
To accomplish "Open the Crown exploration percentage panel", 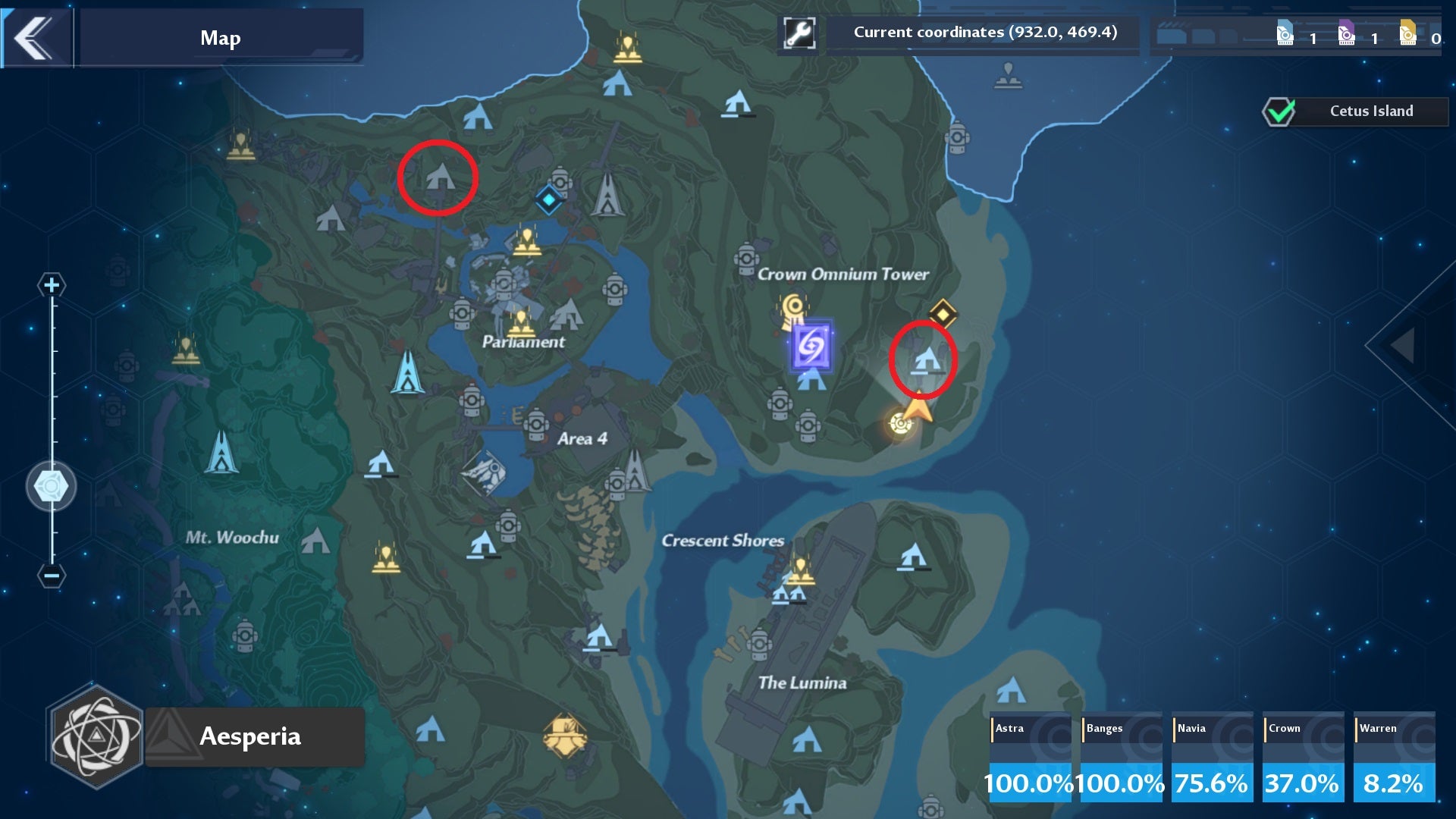I will tap(1302, 756).
